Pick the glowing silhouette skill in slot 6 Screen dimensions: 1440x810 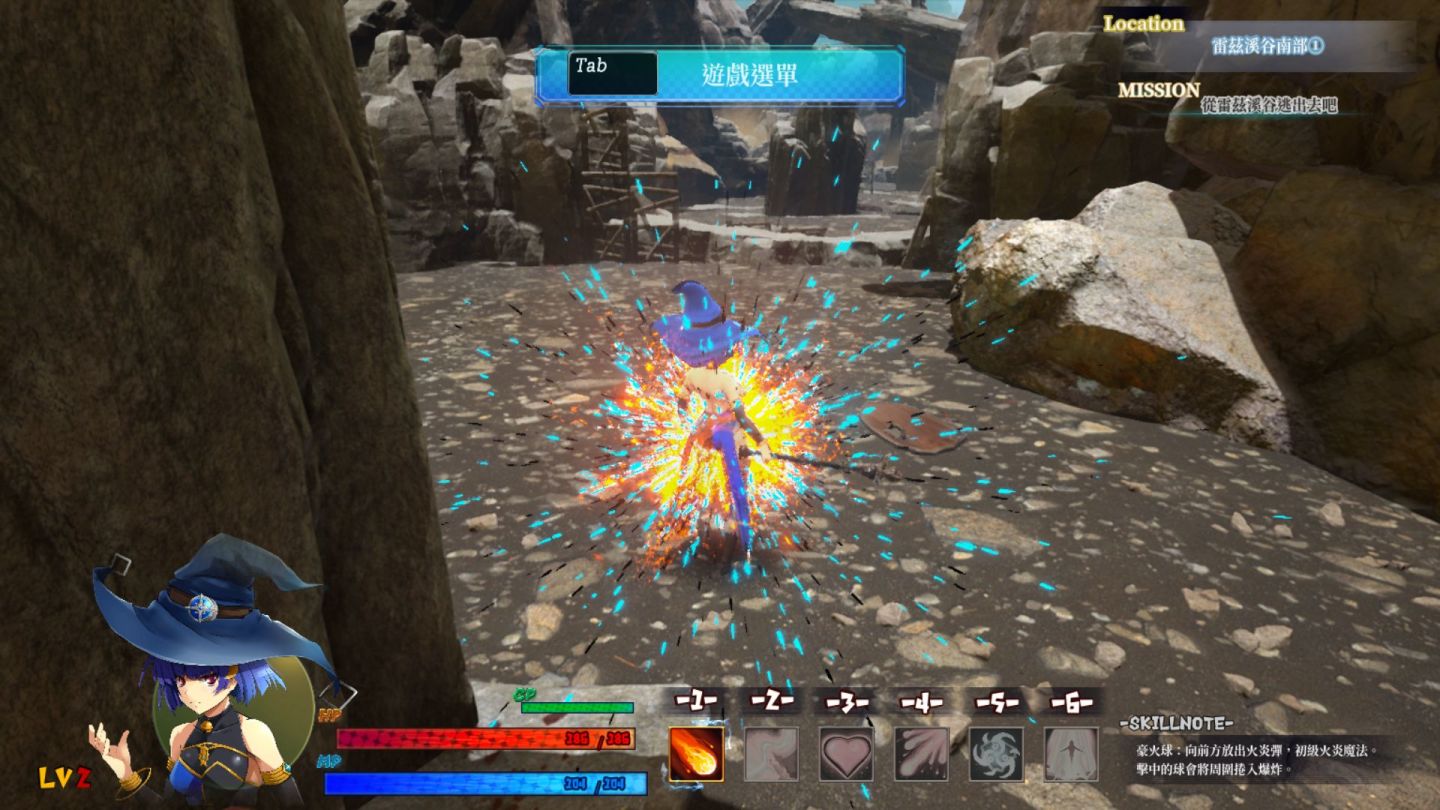(1070, 753)
